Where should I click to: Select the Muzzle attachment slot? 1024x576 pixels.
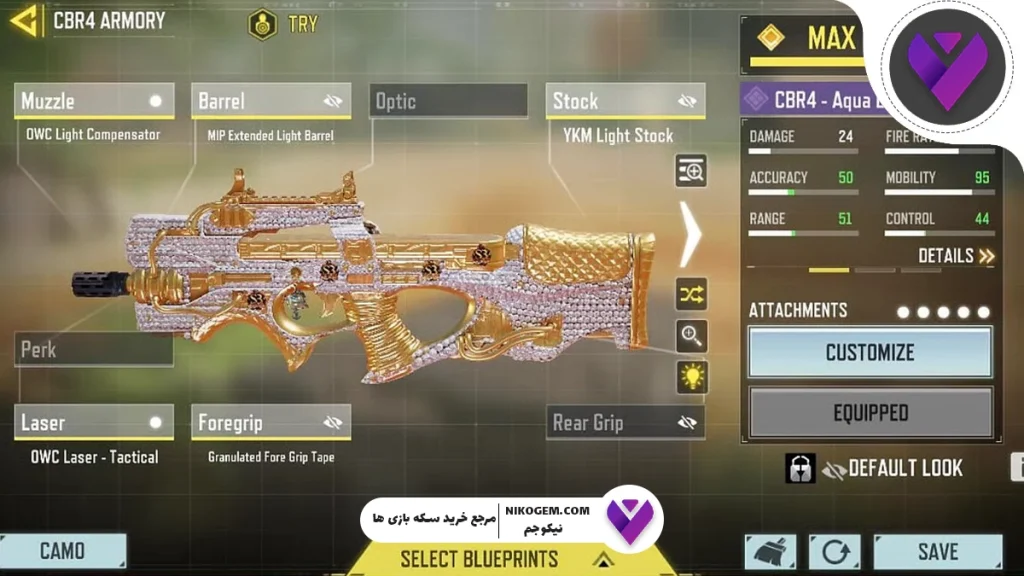[94, 101]
